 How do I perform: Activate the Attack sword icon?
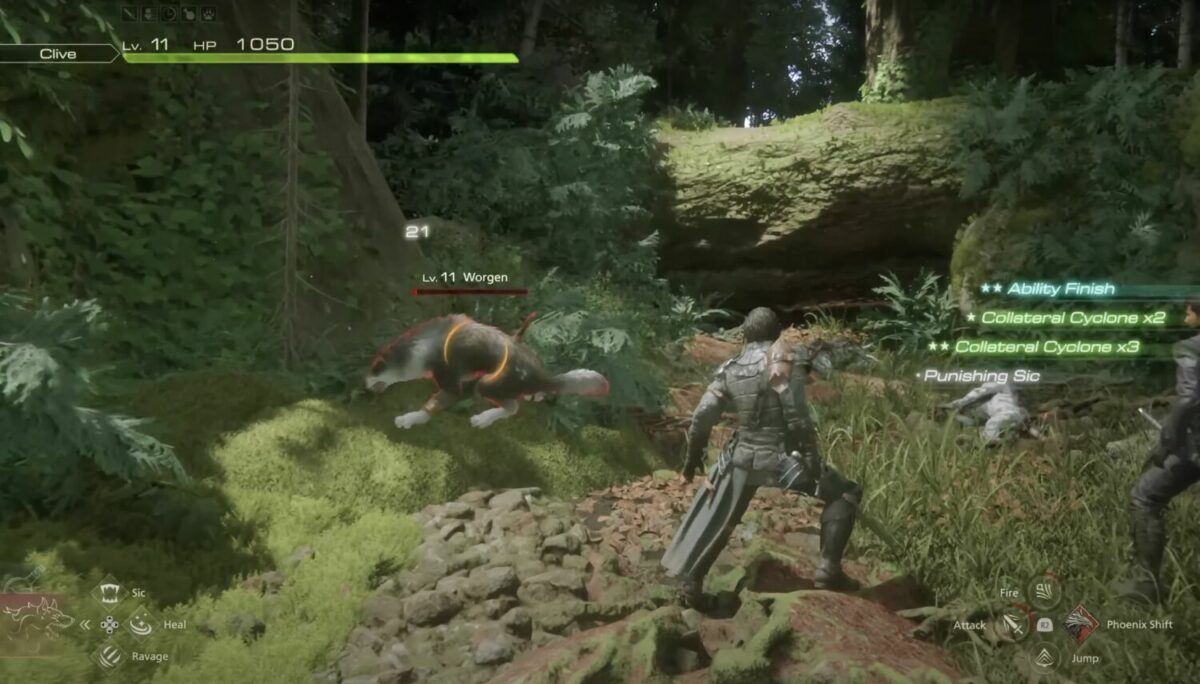click(x=1014, y=624)
